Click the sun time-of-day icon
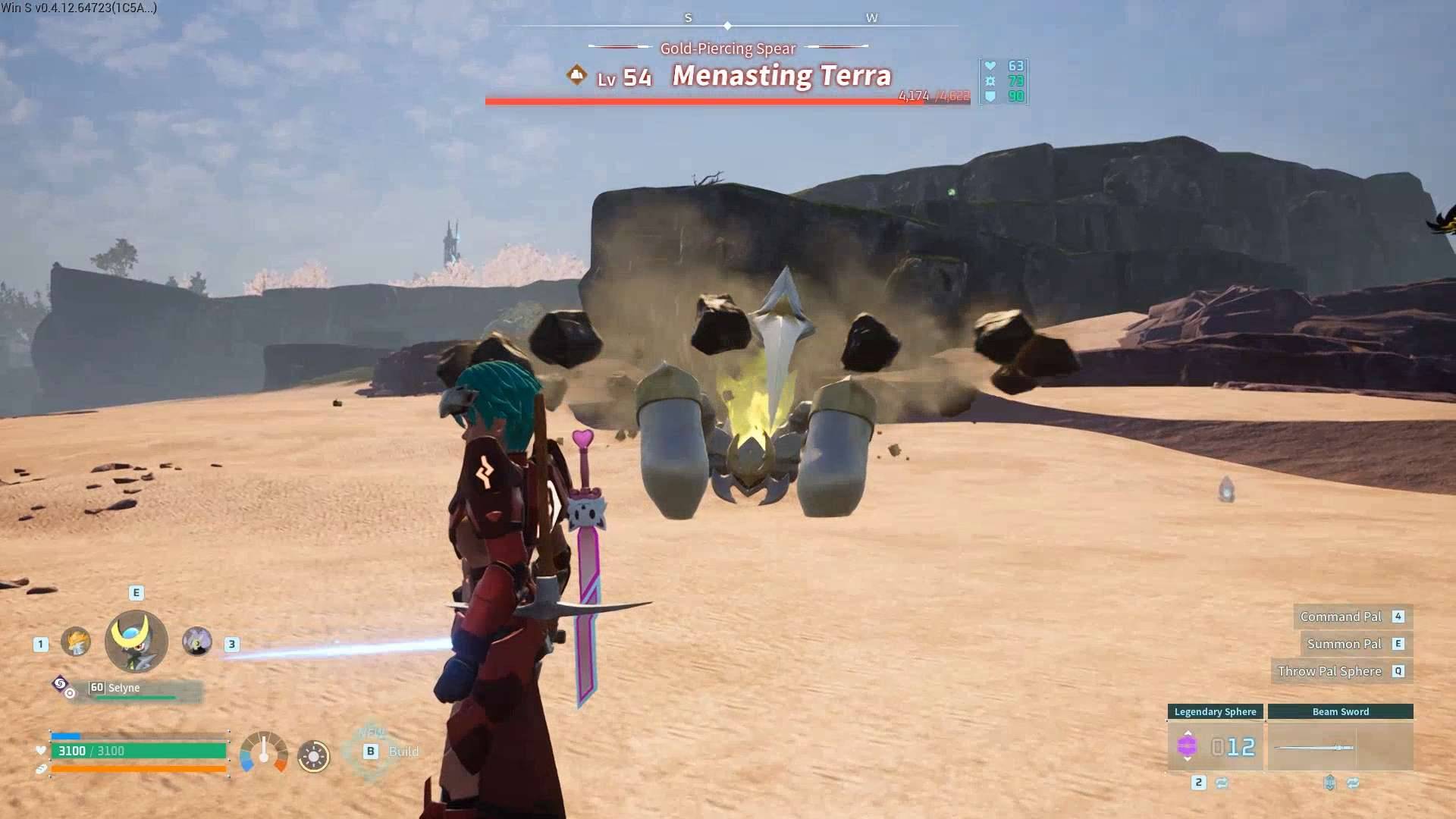Image resolution: width=1456 pixels, height=819 pixels. point(313,756)
